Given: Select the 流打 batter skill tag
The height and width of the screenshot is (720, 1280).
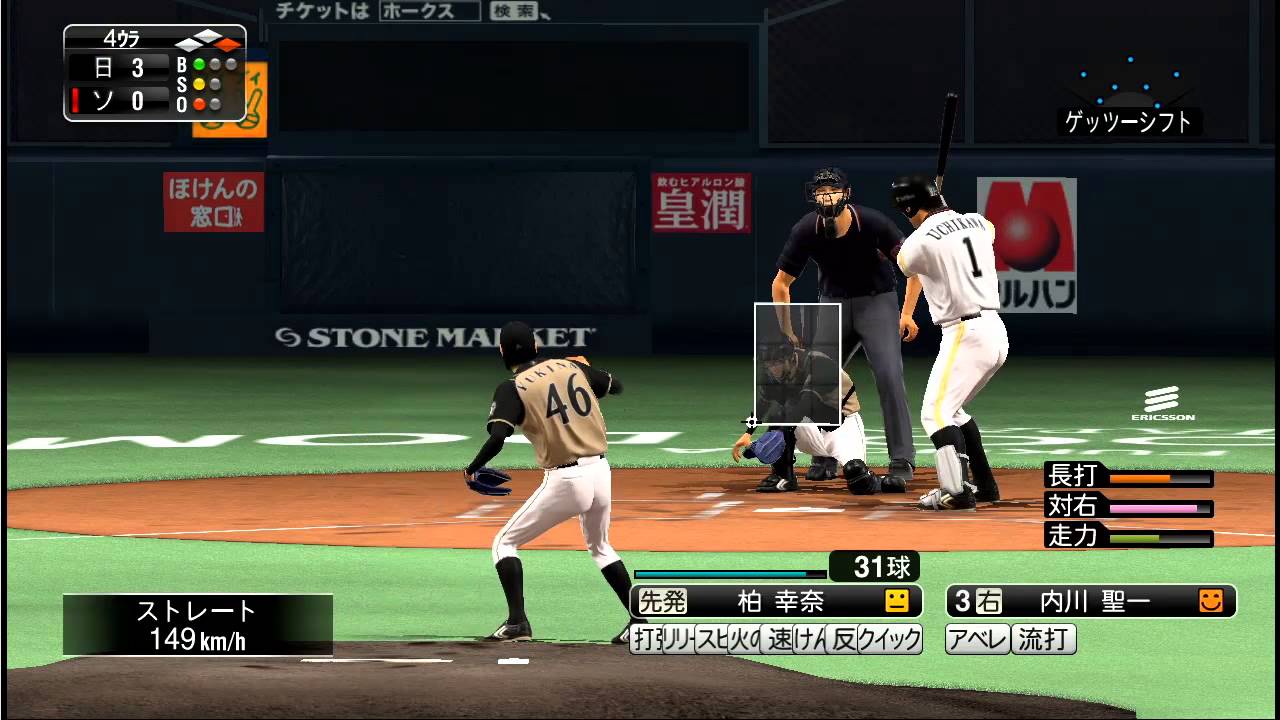Looking at the screenshot, I should tap(1044, 639).
